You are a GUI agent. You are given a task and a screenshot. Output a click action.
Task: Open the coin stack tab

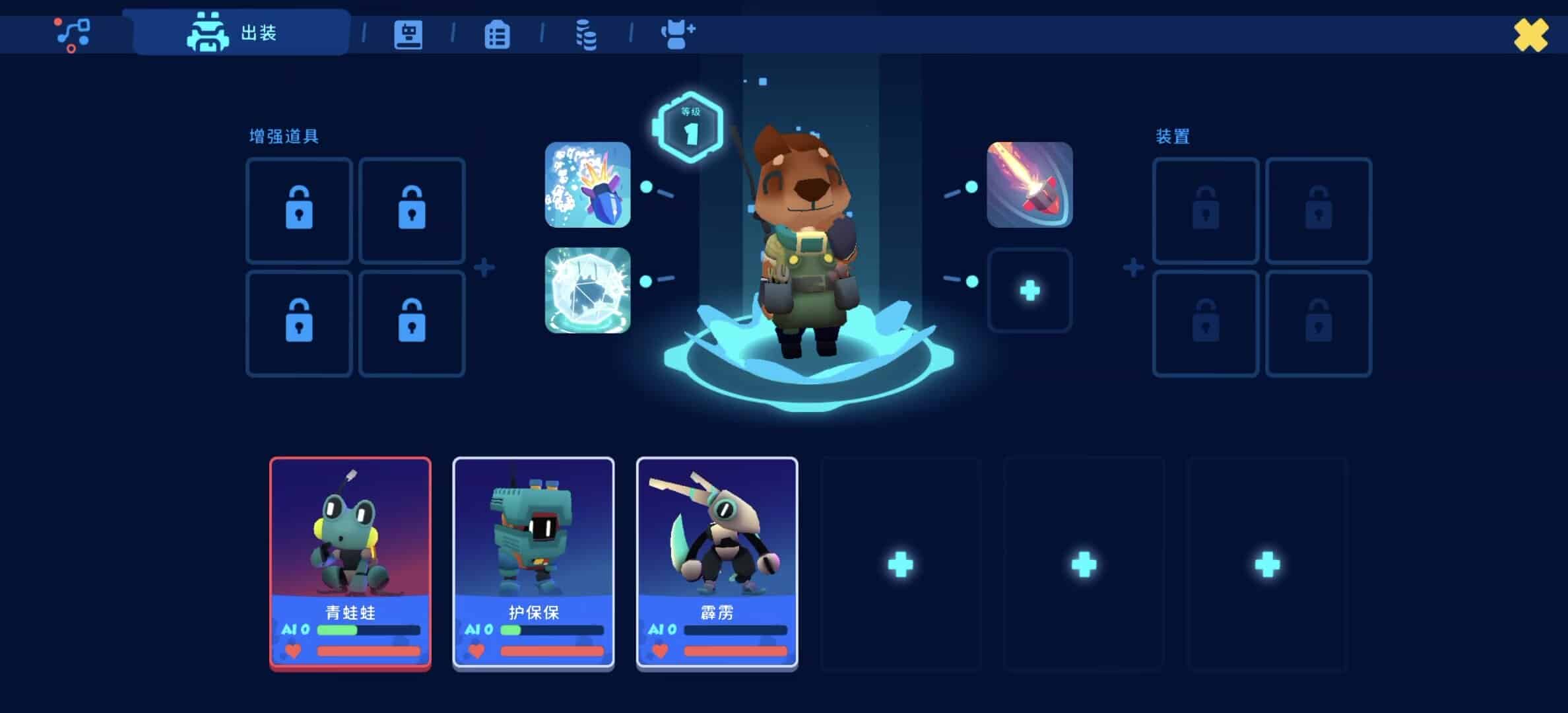click(x=586, y=34)
